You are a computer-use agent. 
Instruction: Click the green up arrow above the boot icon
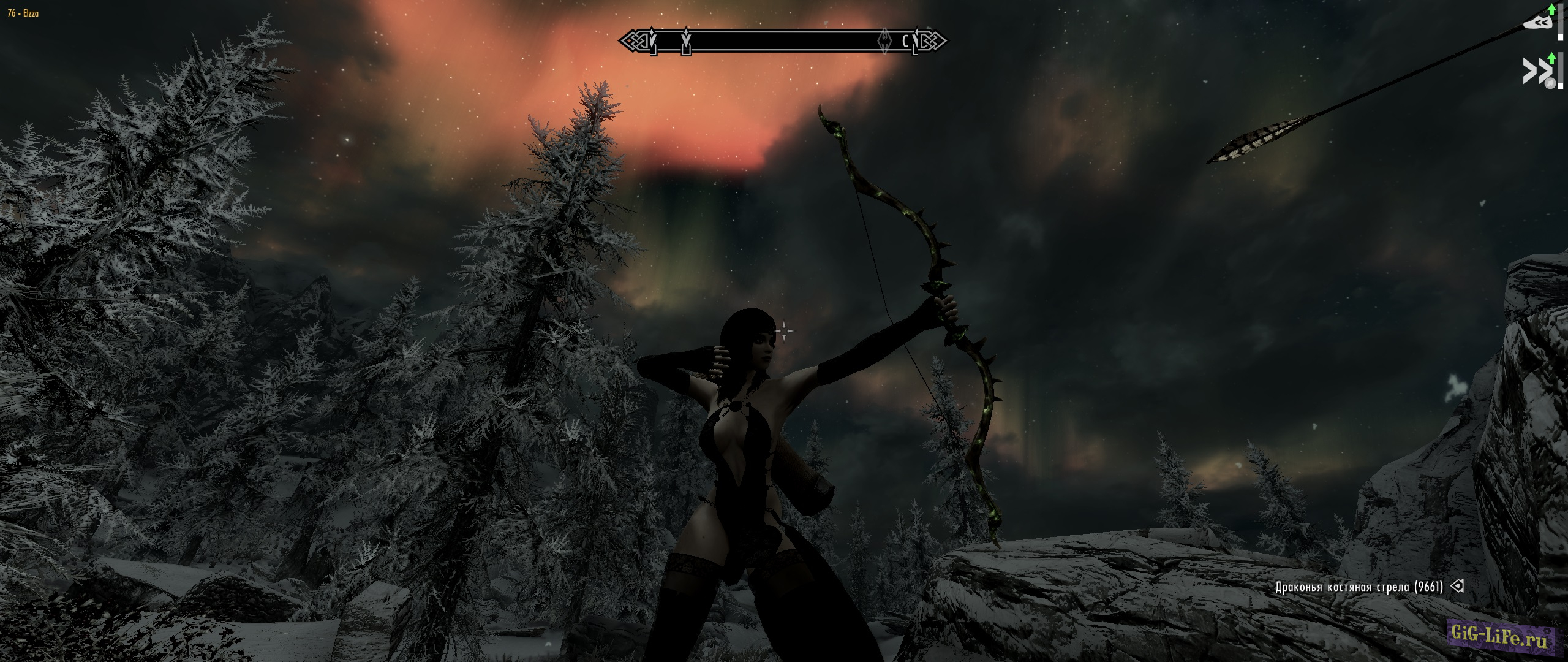click(x=1551, y=10)
